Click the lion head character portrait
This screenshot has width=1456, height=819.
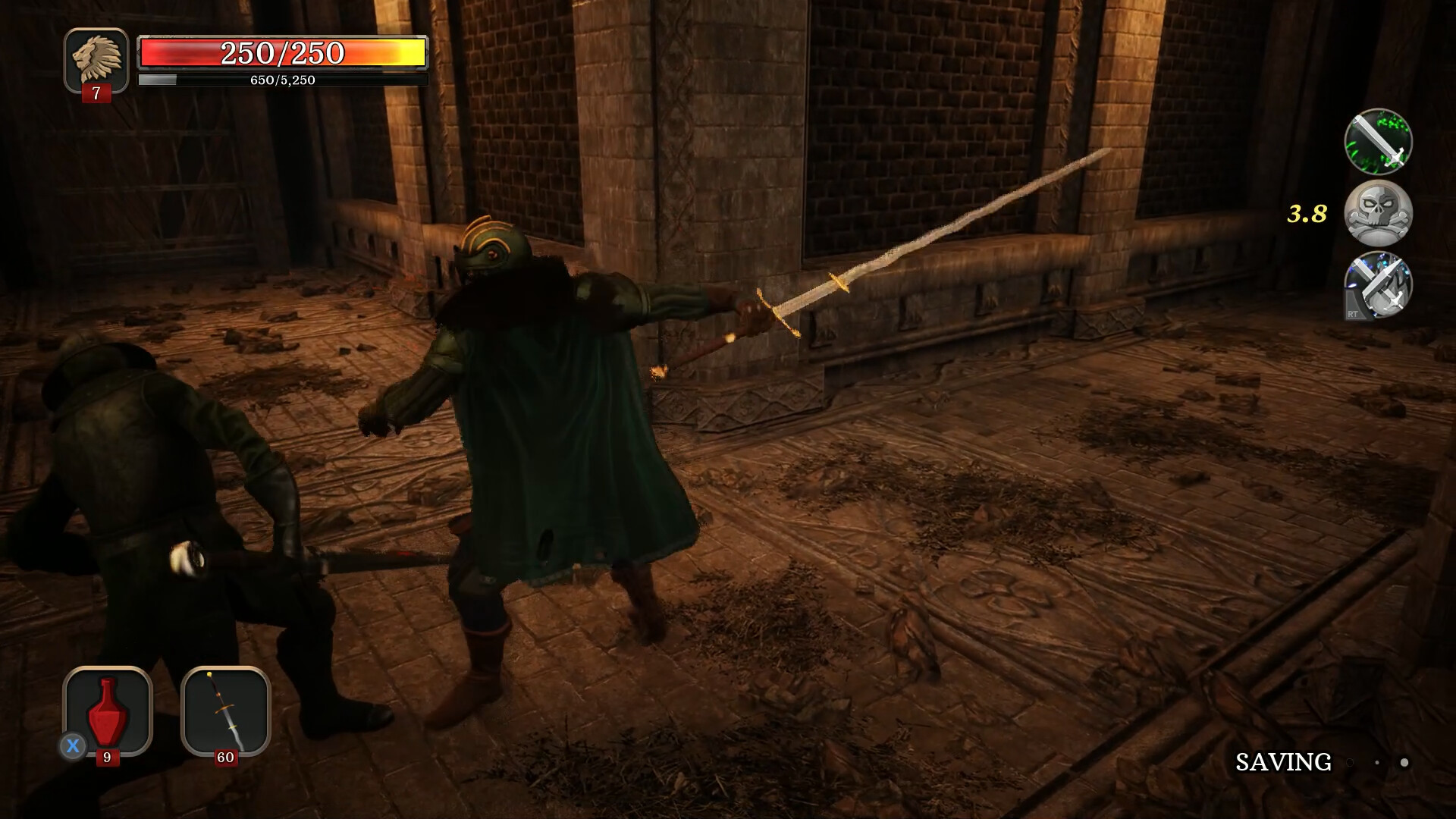pyautogui.click(x=96, y=59)
